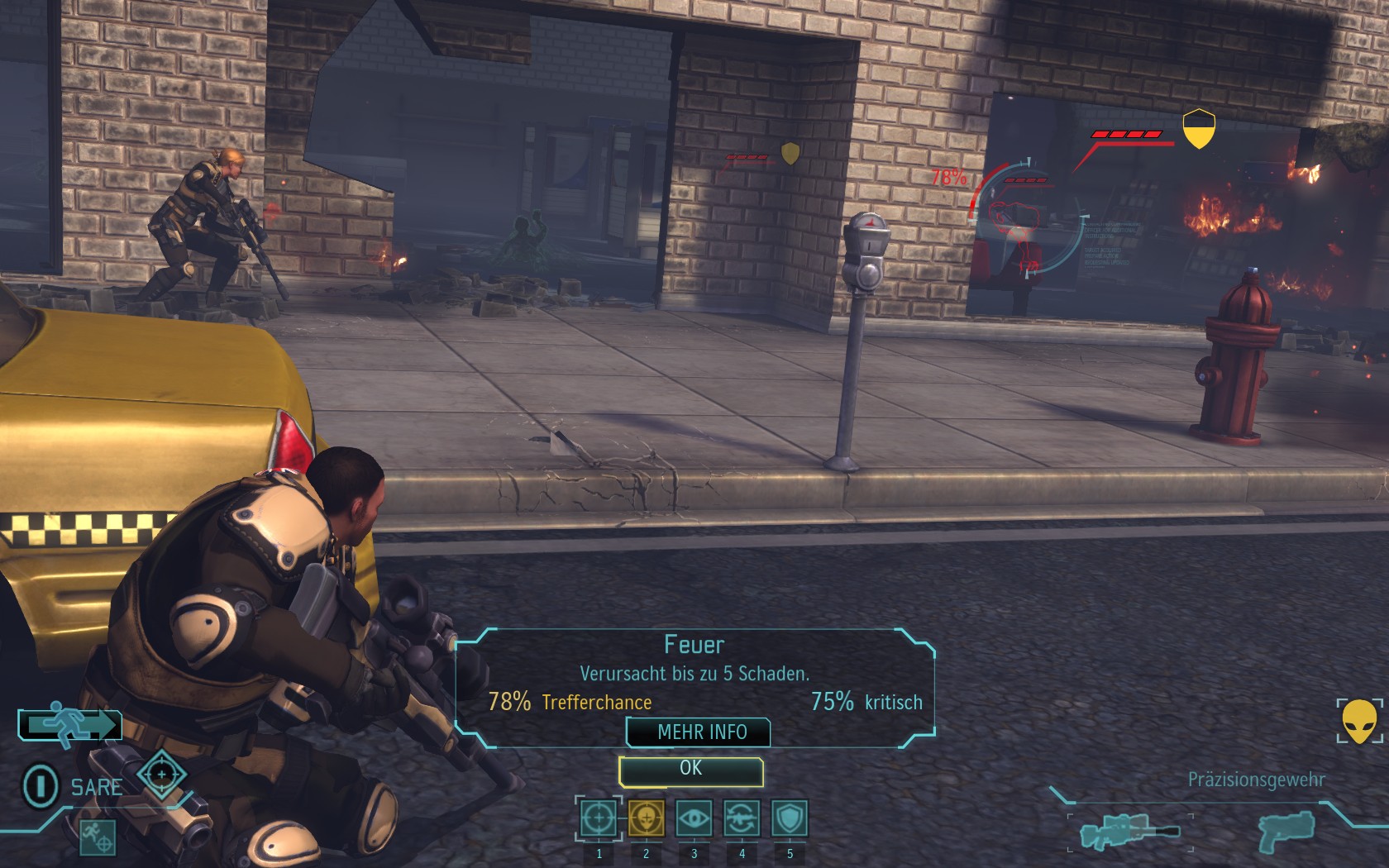Activate the shield hunker down ability

click(x=789, y=818)
